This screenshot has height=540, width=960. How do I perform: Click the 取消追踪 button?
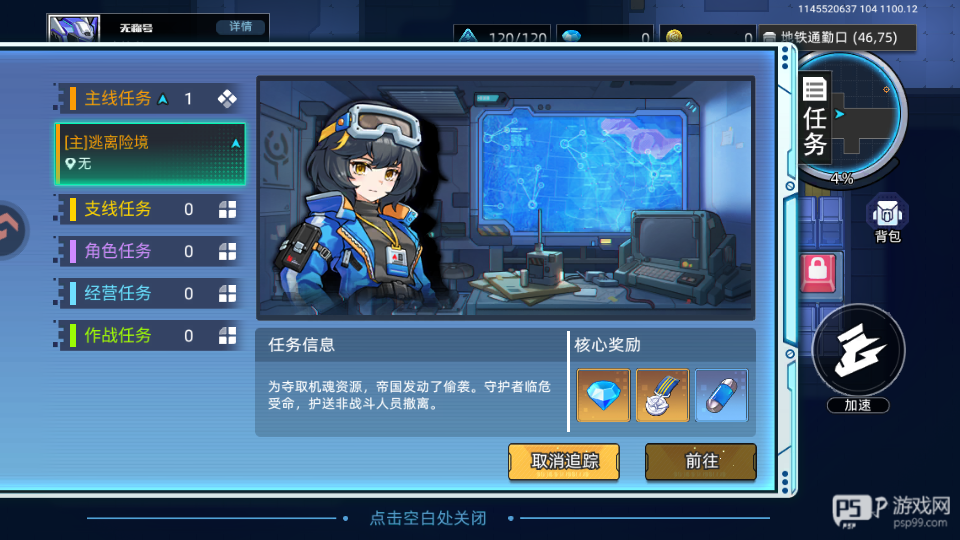[x=564, y=461]
